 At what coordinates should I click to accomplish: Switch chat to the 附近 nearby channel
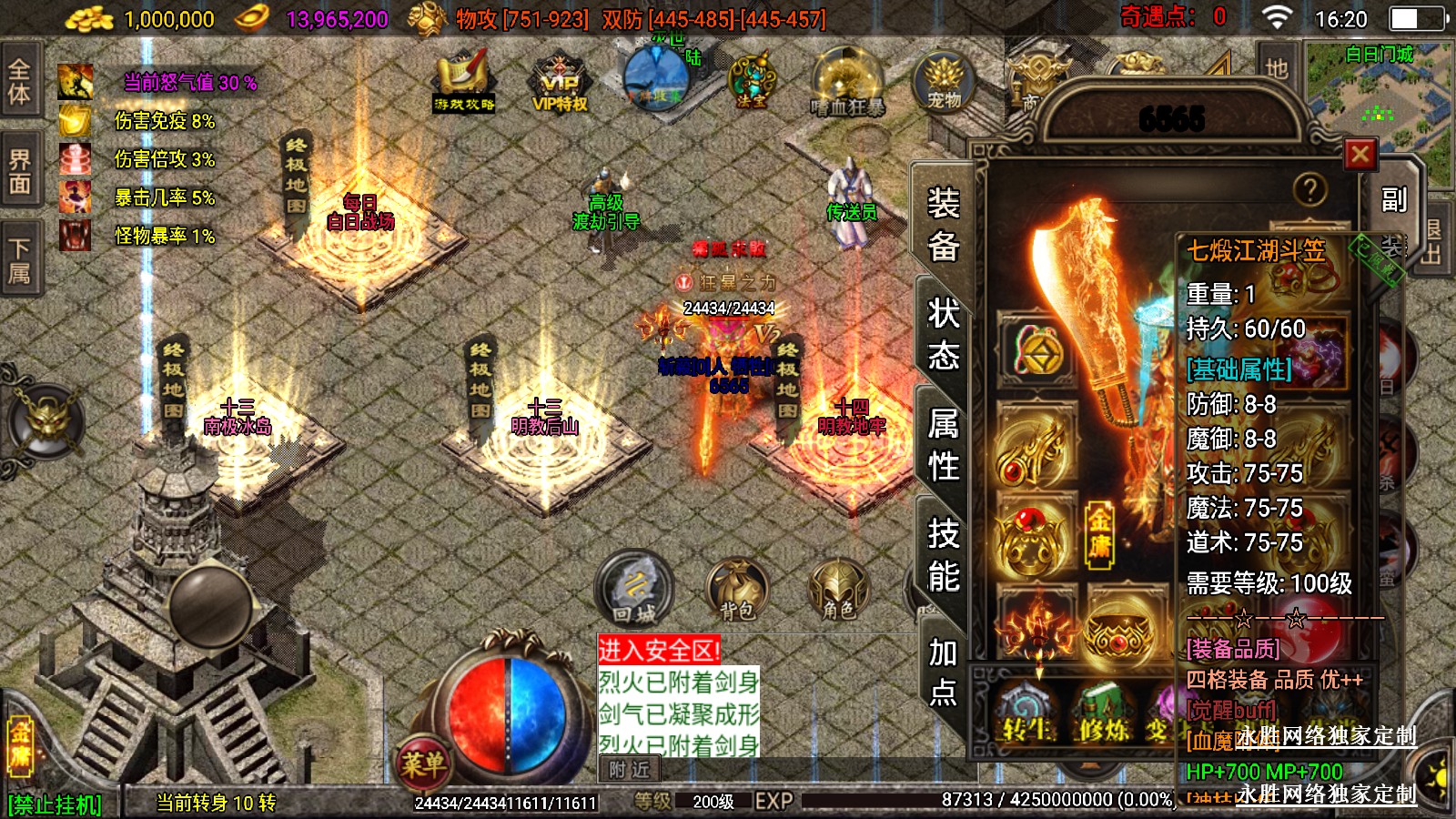click(x=630, y=770)
